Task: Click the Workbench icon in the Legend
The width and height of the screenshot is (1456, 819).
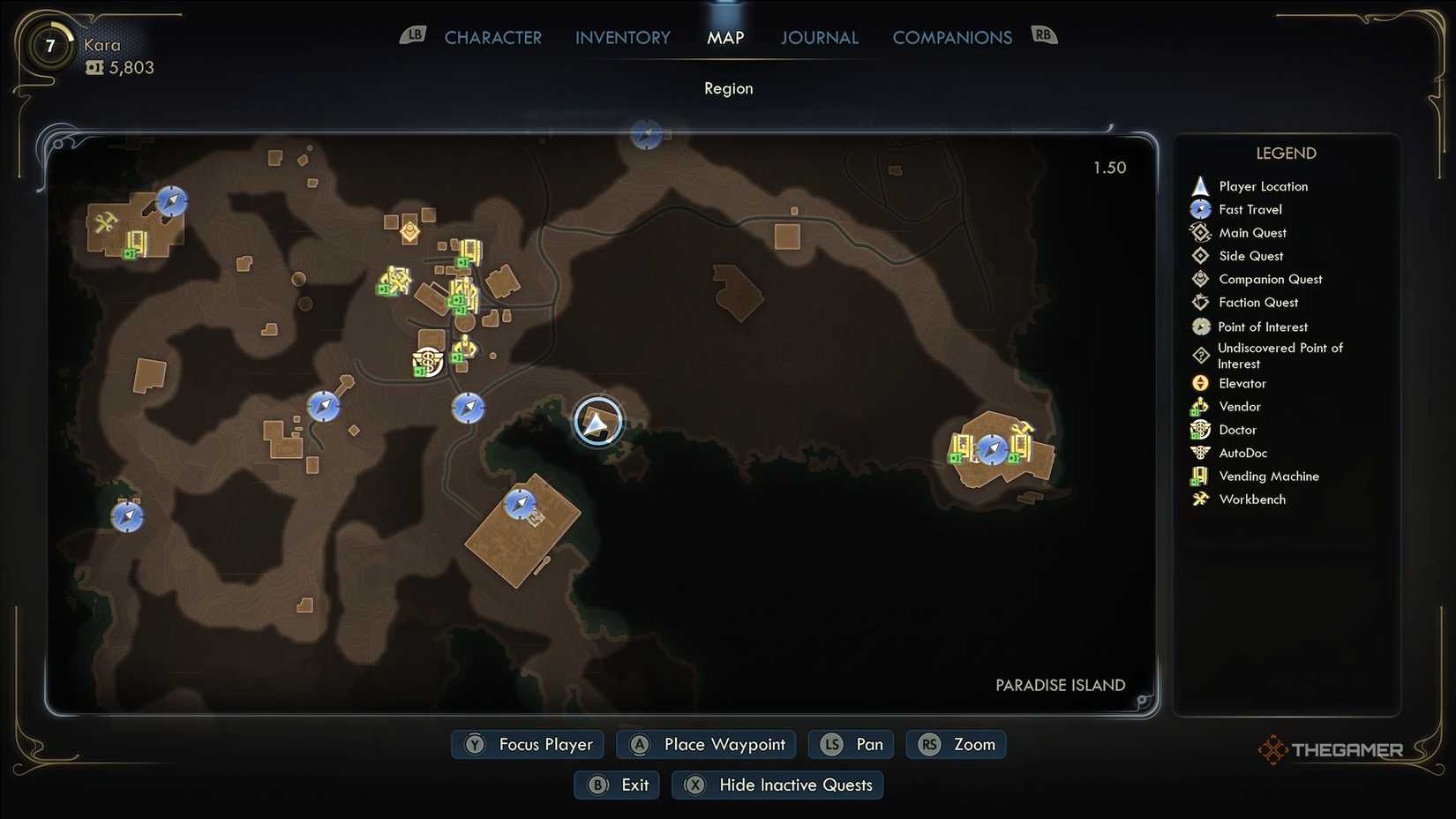Action: pos(1200,499)
